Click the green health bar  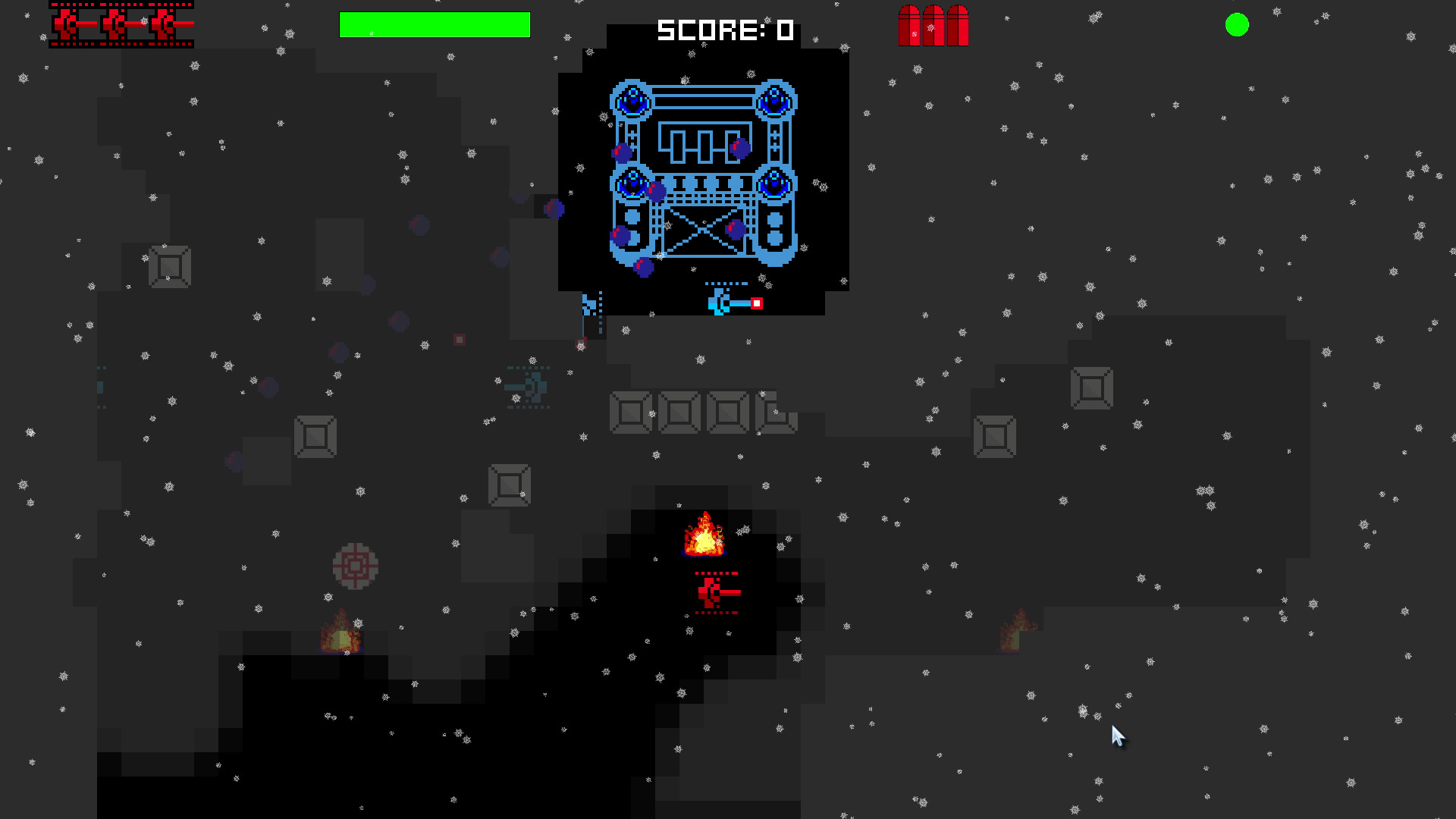point(434,24)
